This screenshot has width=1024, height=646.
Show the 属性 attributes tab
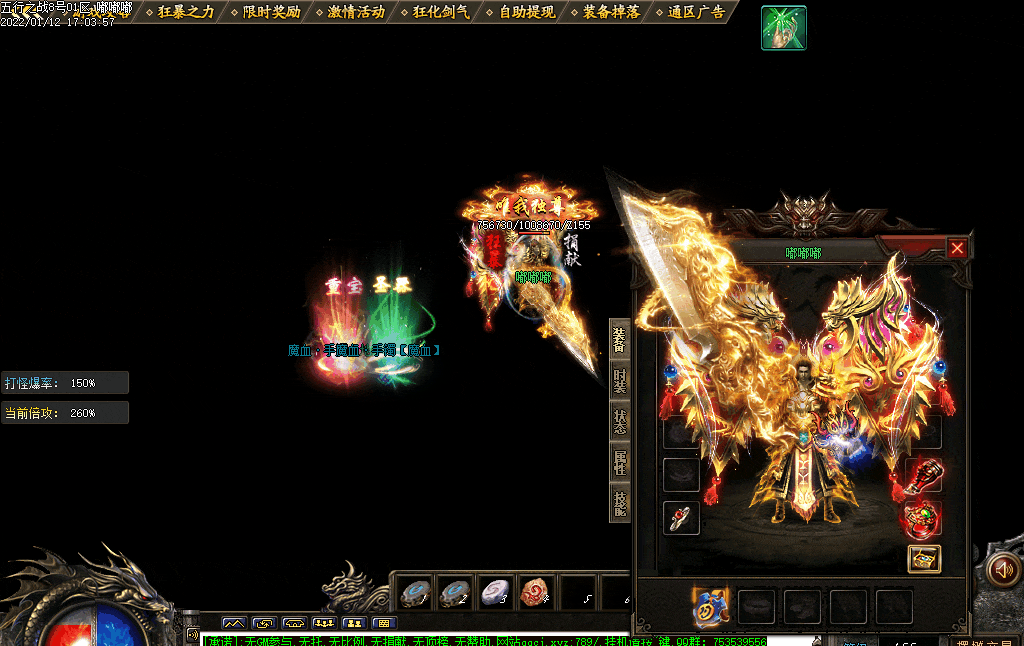coord(620,461)
